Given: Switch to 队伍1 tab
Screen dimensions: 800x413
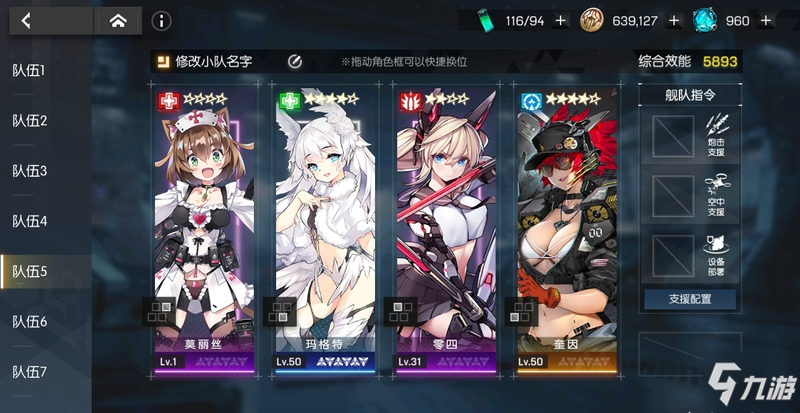Looking at the screenshot, I should [30, 71].
